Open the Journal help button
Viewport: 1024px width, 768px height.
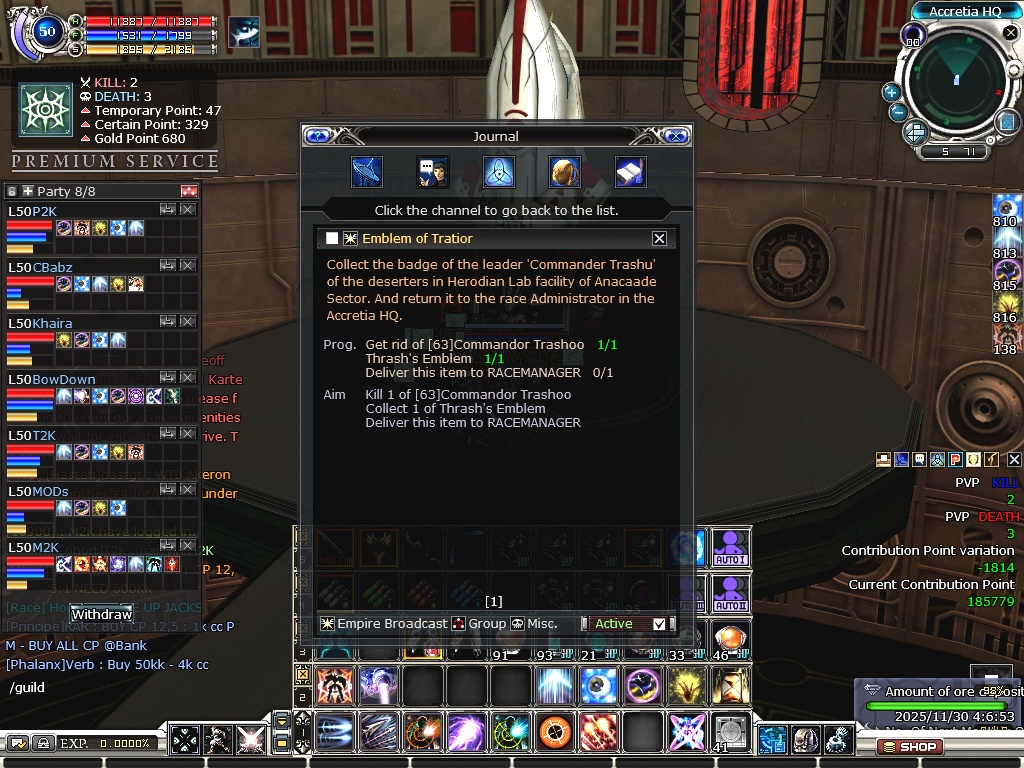click(x=317, y=136)
